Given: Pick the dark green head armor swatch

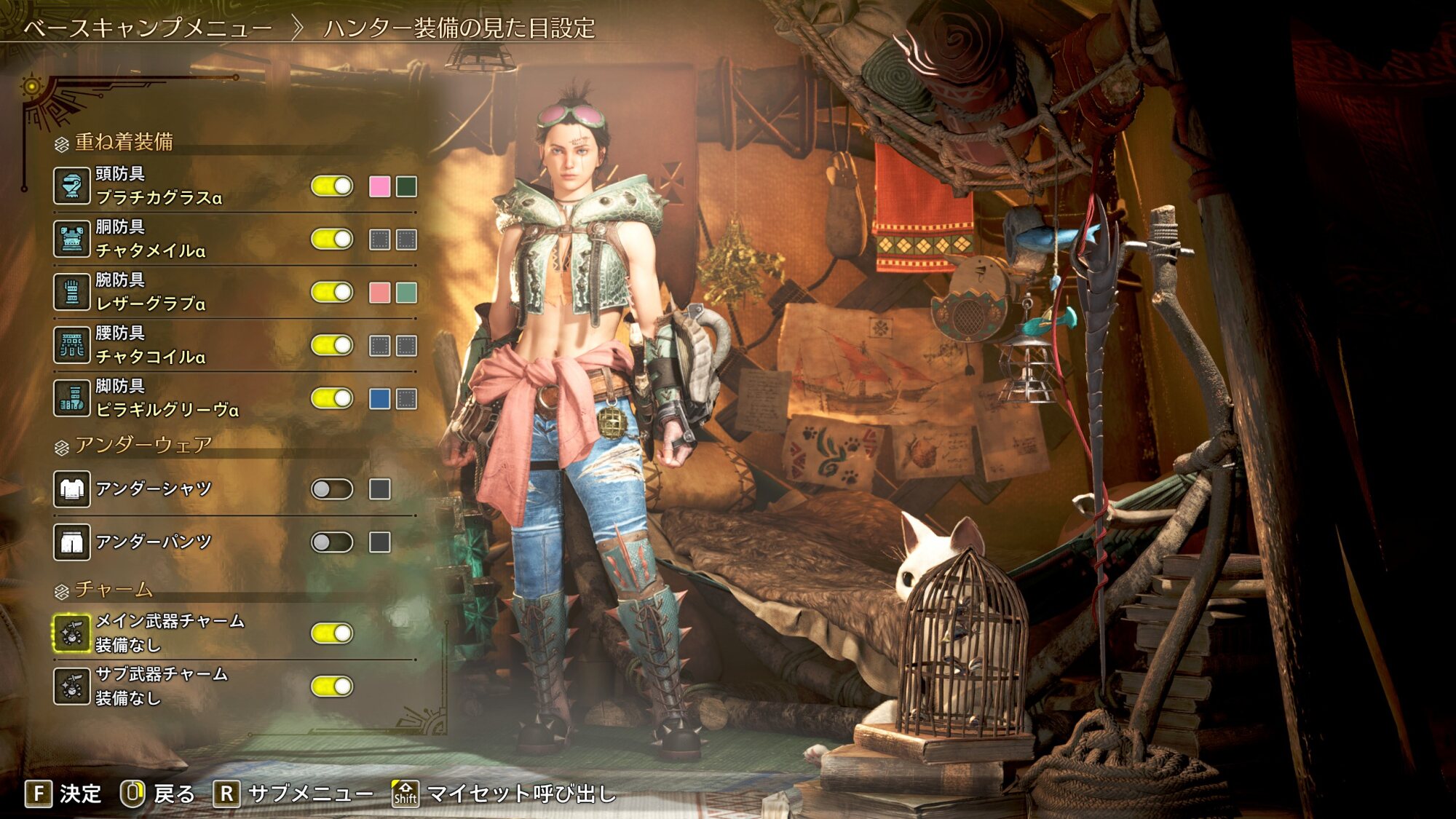Looking at the screenshot, I should (x=406, y=186).
